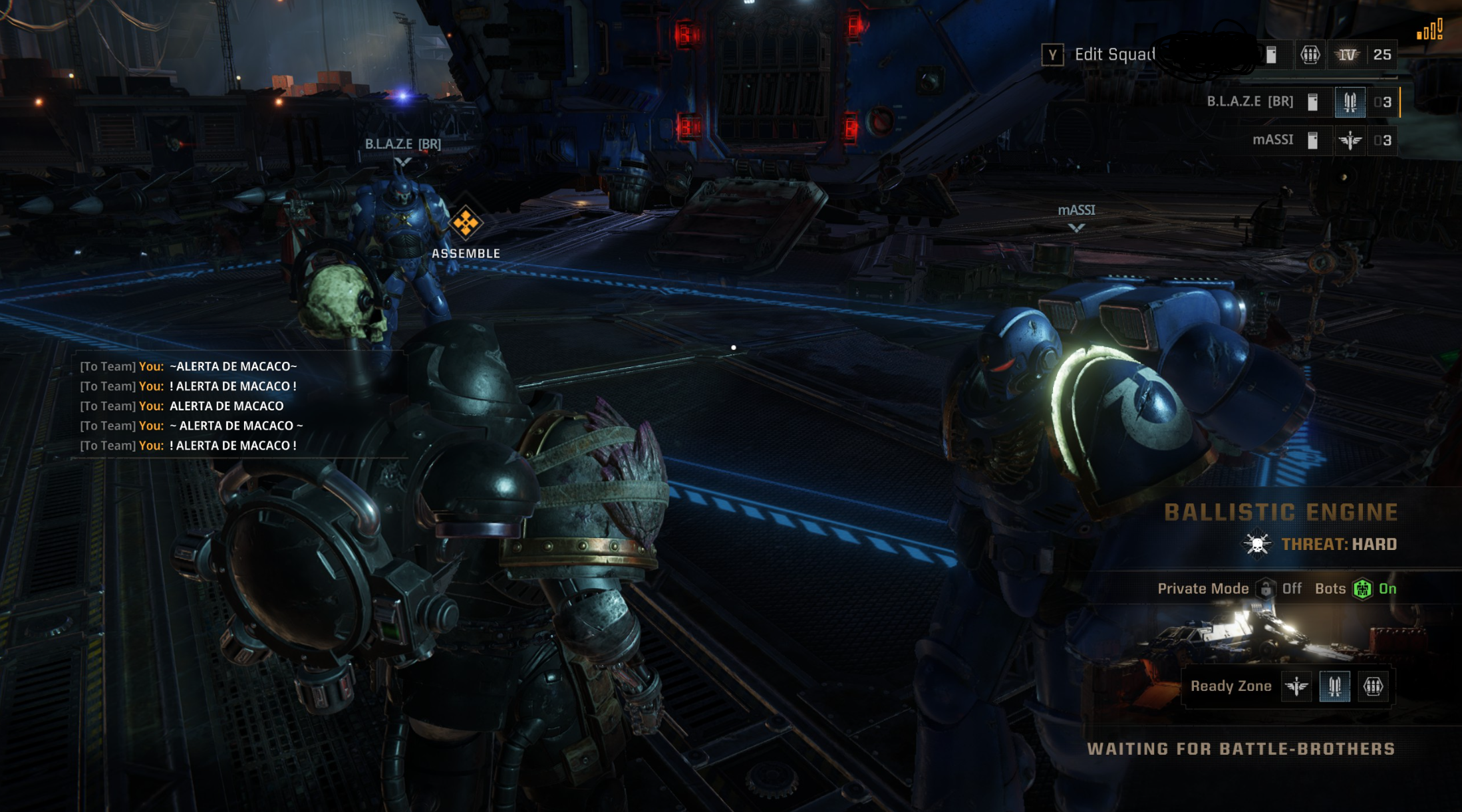Screen dimensions: 1462x812
Task: Select the highlighted twin-blade icon in Ready Zone
Action: [1334, 686]
